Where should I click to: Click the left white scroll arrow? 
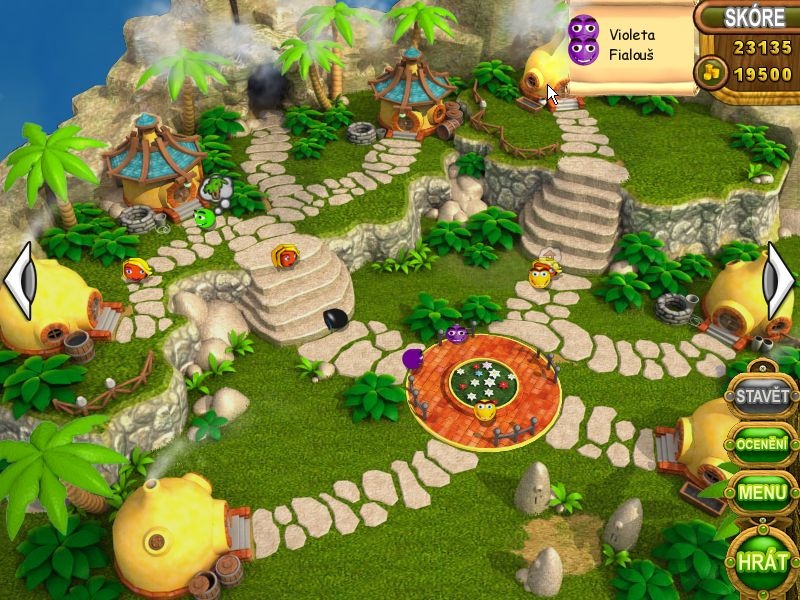click(x=20, y=281)
